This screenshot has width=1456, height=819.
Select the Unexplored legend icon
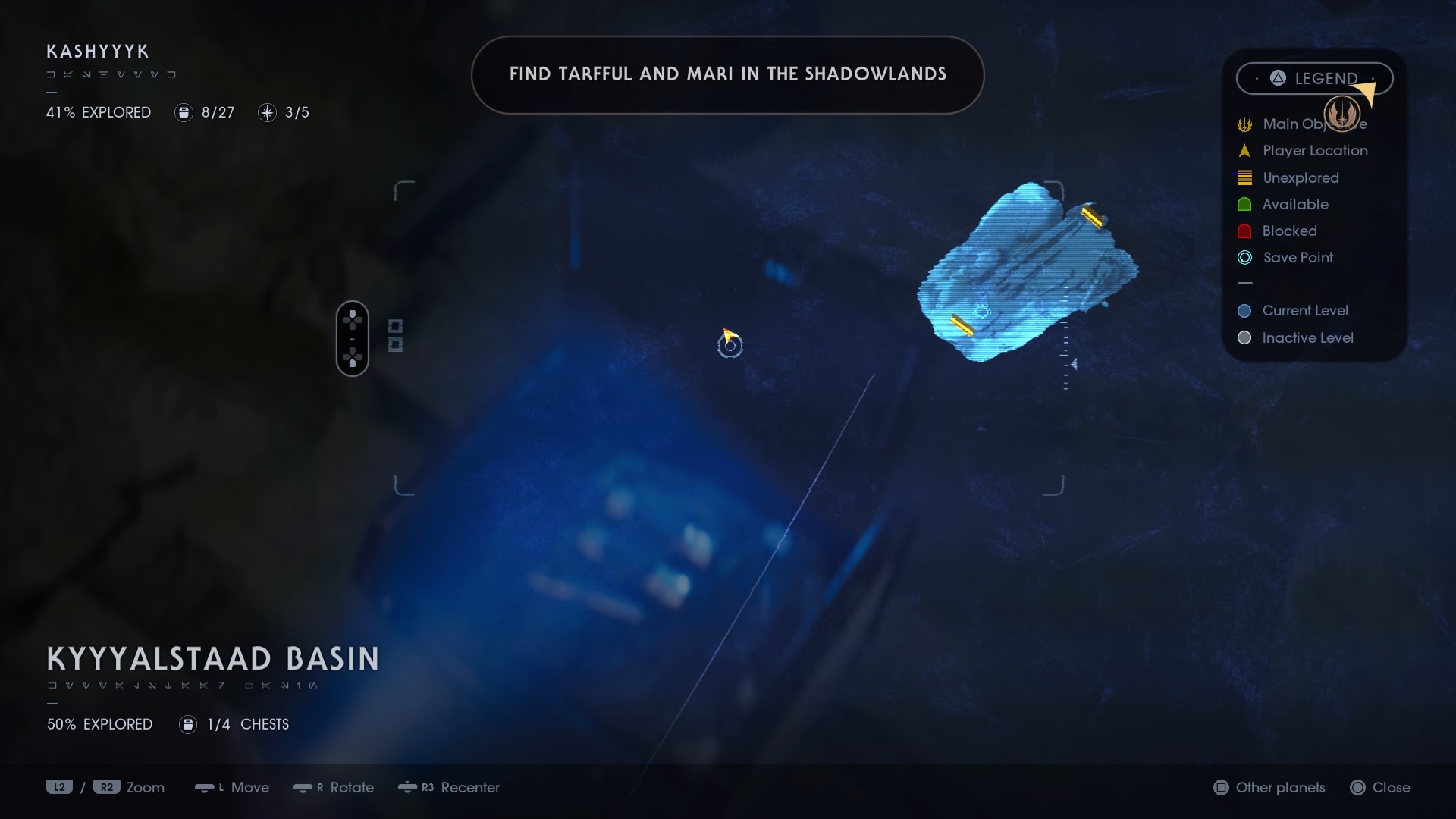(x=1244, y=177)
